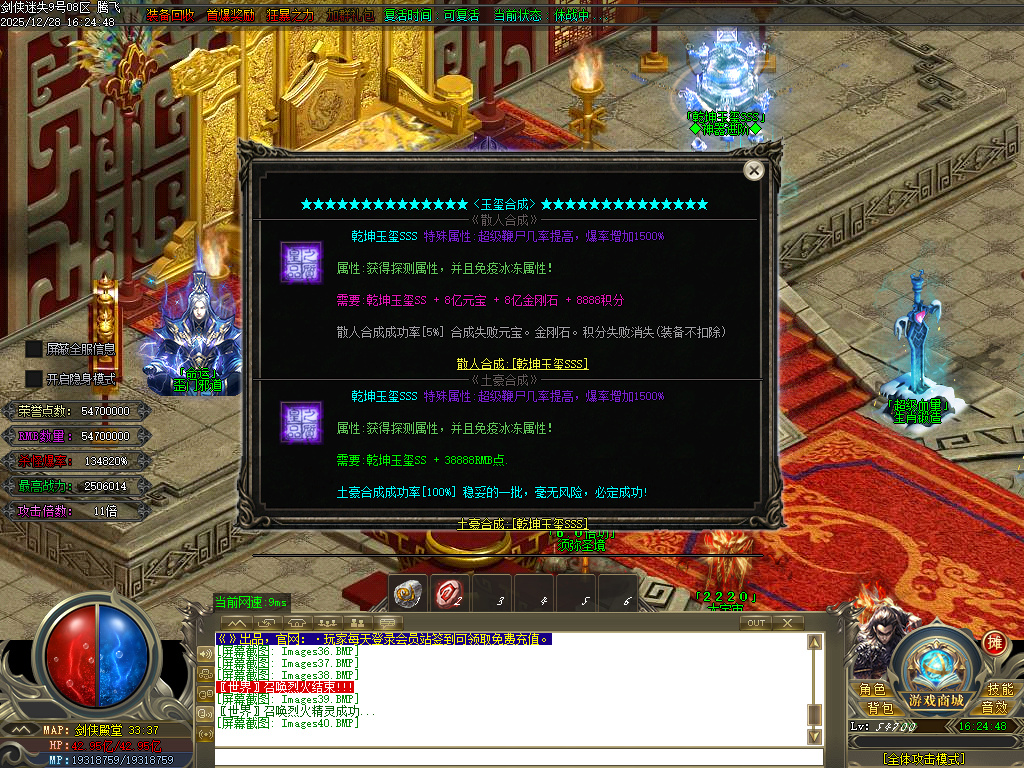Screen dimensions: 1024x768
Task: Open 装备回收 from the top bar
Action: click(x=171, y=16)
